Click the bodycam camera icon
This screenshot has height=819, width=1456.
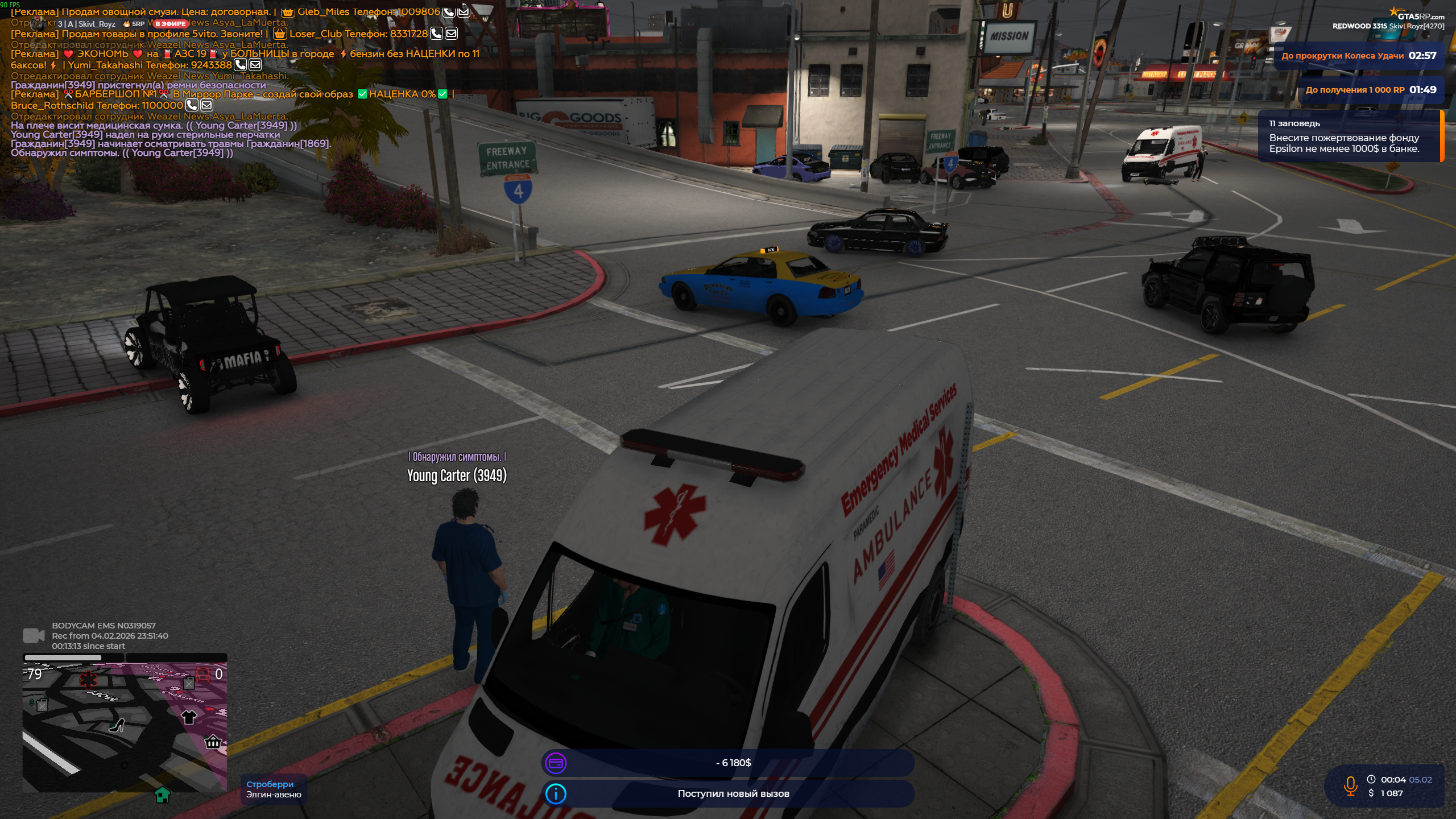[x=34, y=635]
